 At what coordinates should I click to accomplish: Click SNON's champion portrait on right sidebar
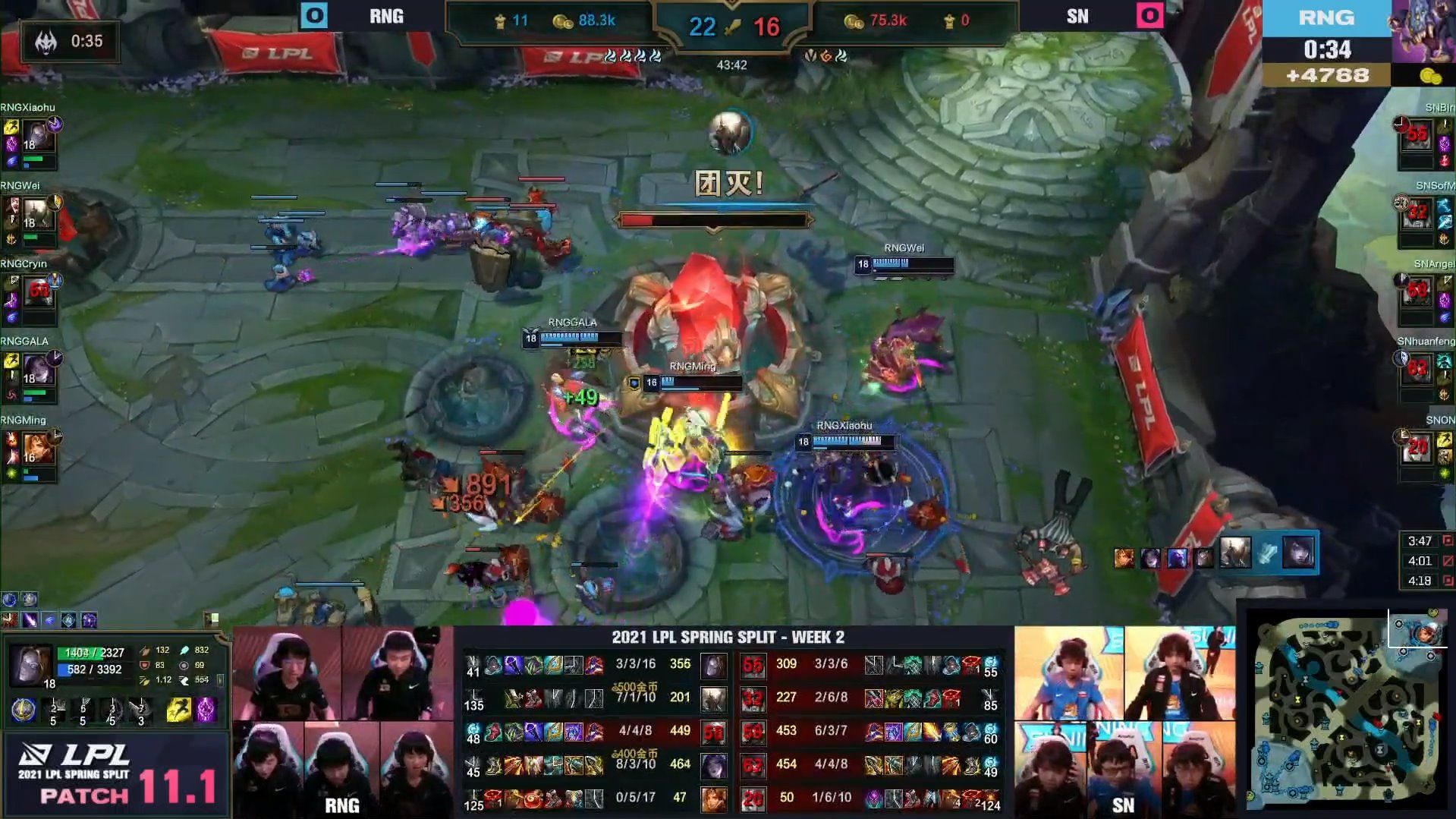tap(1416, 448)
